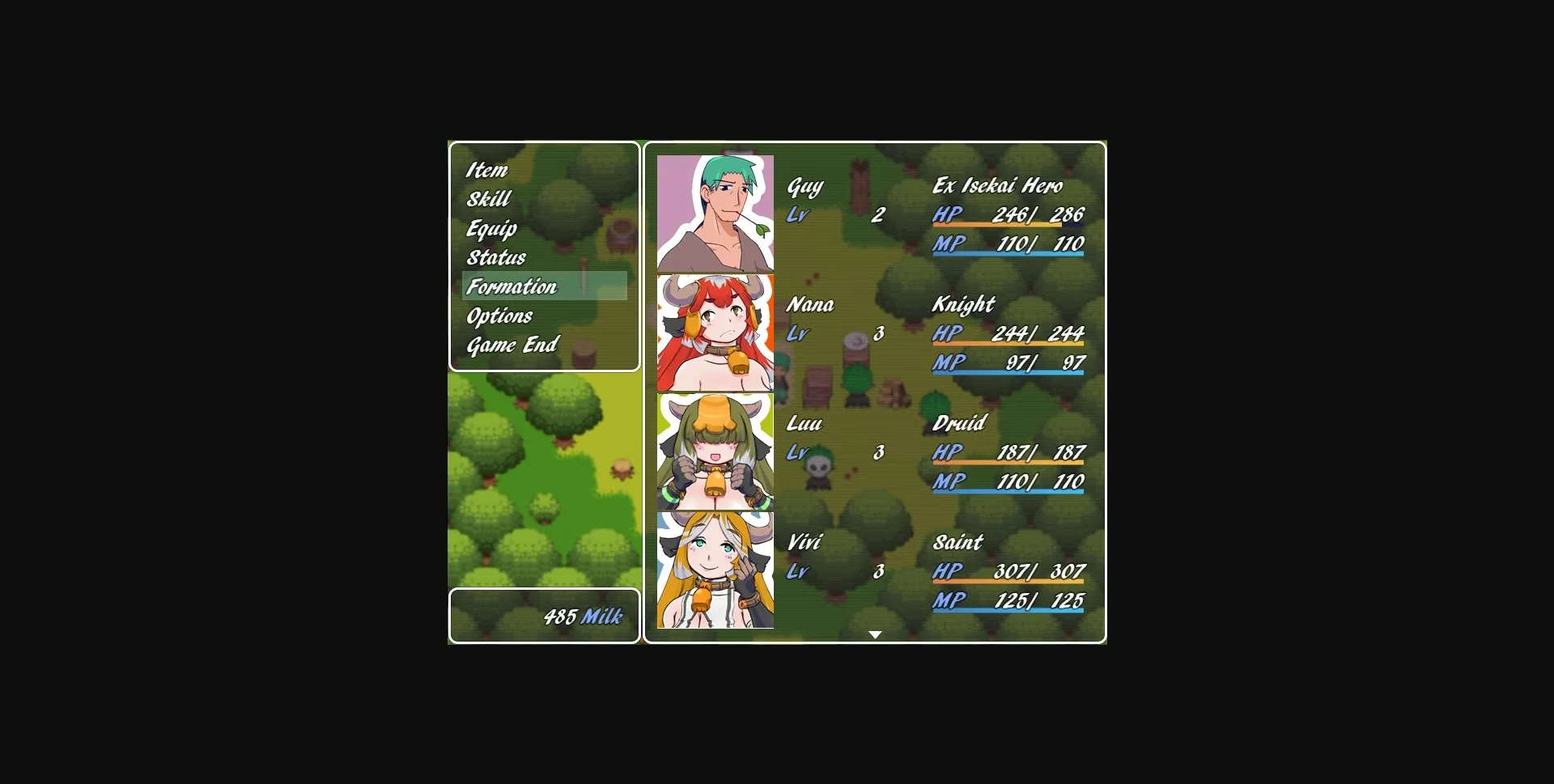Click the 485 Milk currency display
Screen dimensions: 1554x784
pos(582,616)
